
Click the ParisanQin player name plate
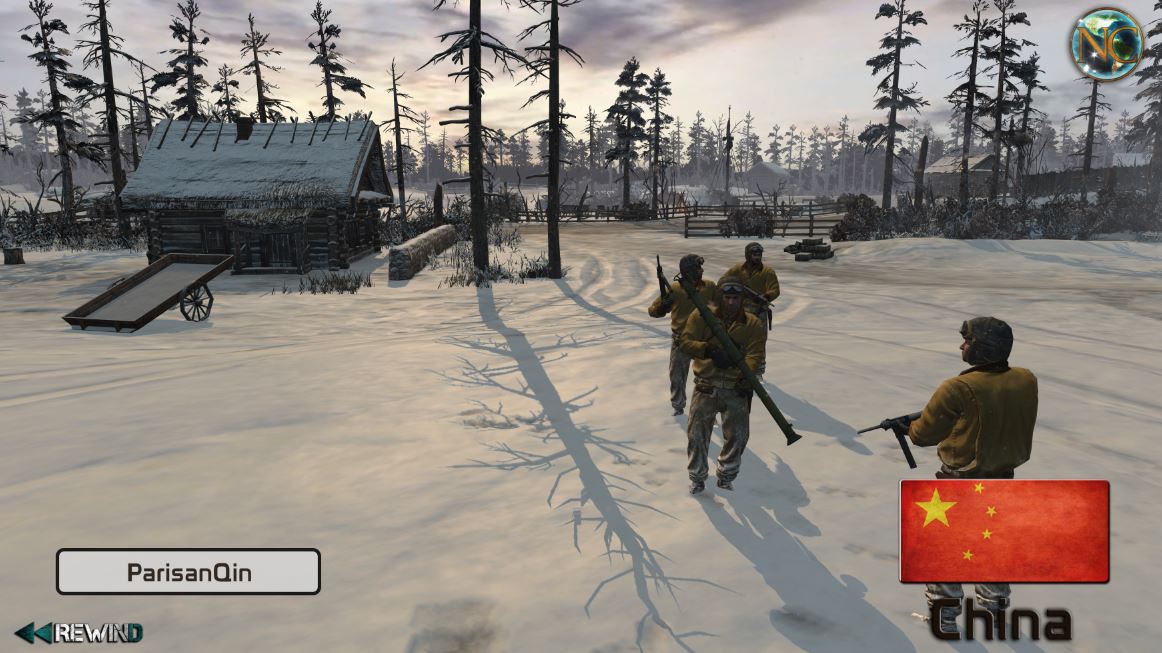188,572
